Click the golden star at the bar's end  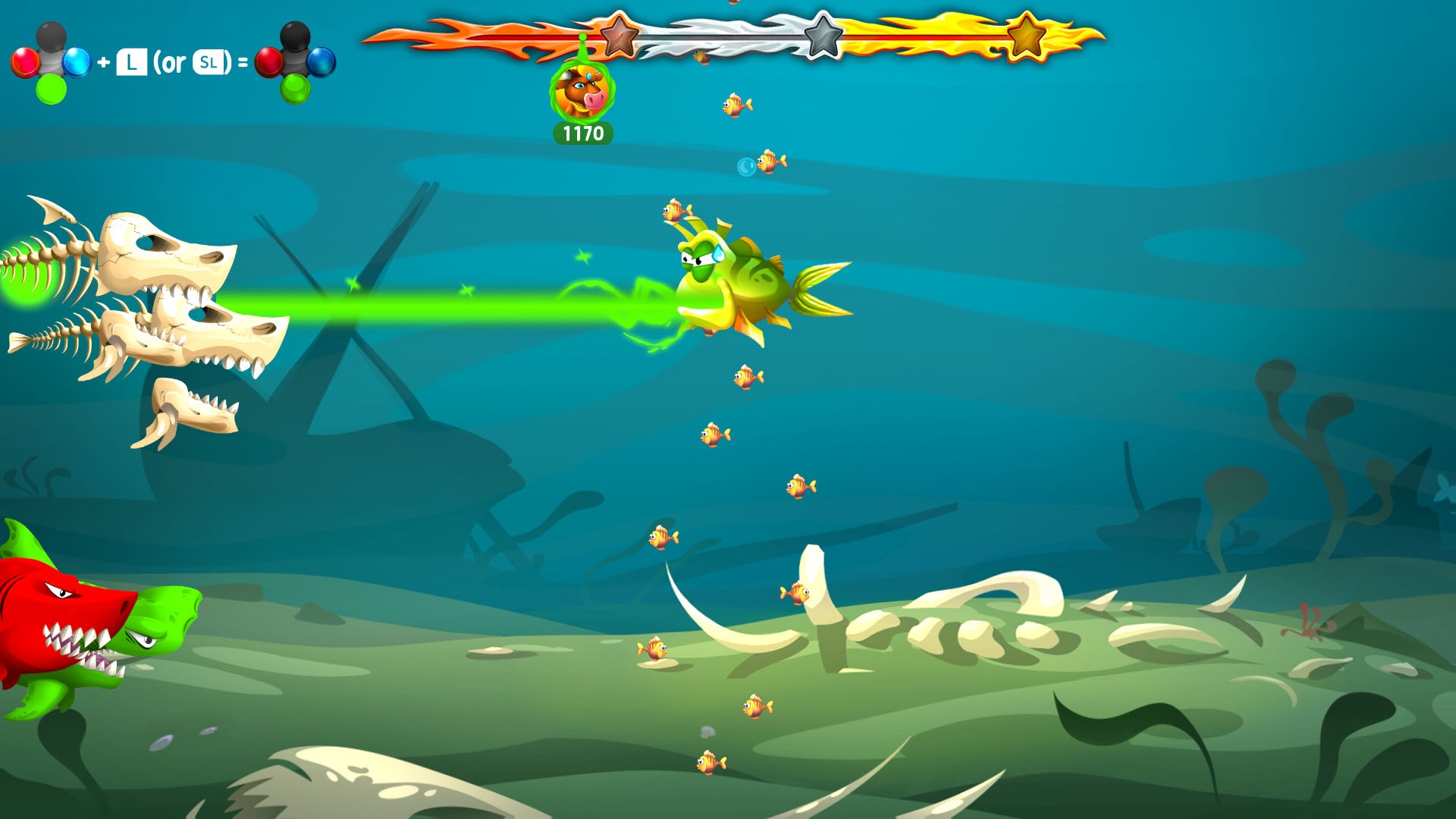1028,34
